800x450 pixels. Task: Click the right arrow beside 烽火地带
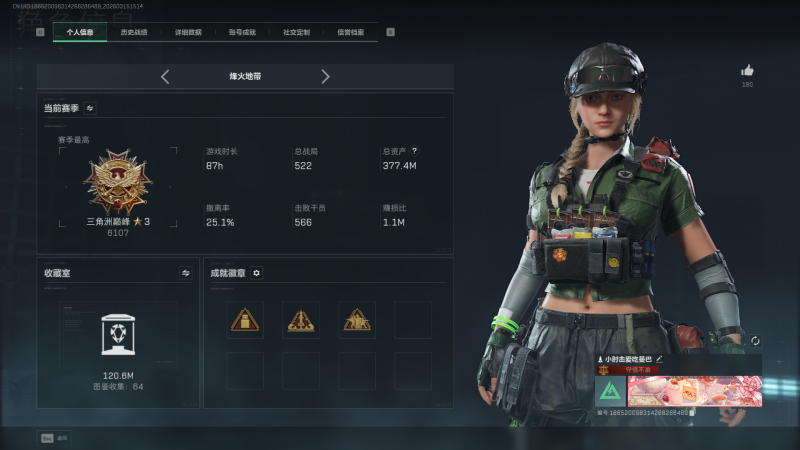point(325,76)
